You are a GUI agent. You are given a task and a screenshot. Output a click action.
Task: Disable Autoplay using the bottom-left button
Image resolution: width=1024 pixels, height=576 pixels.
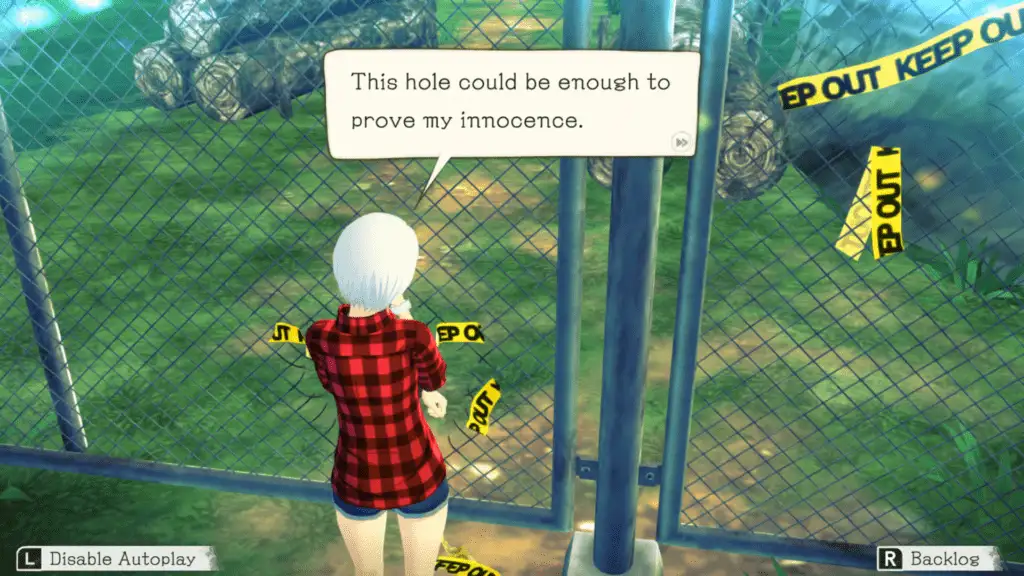[115, 558]
